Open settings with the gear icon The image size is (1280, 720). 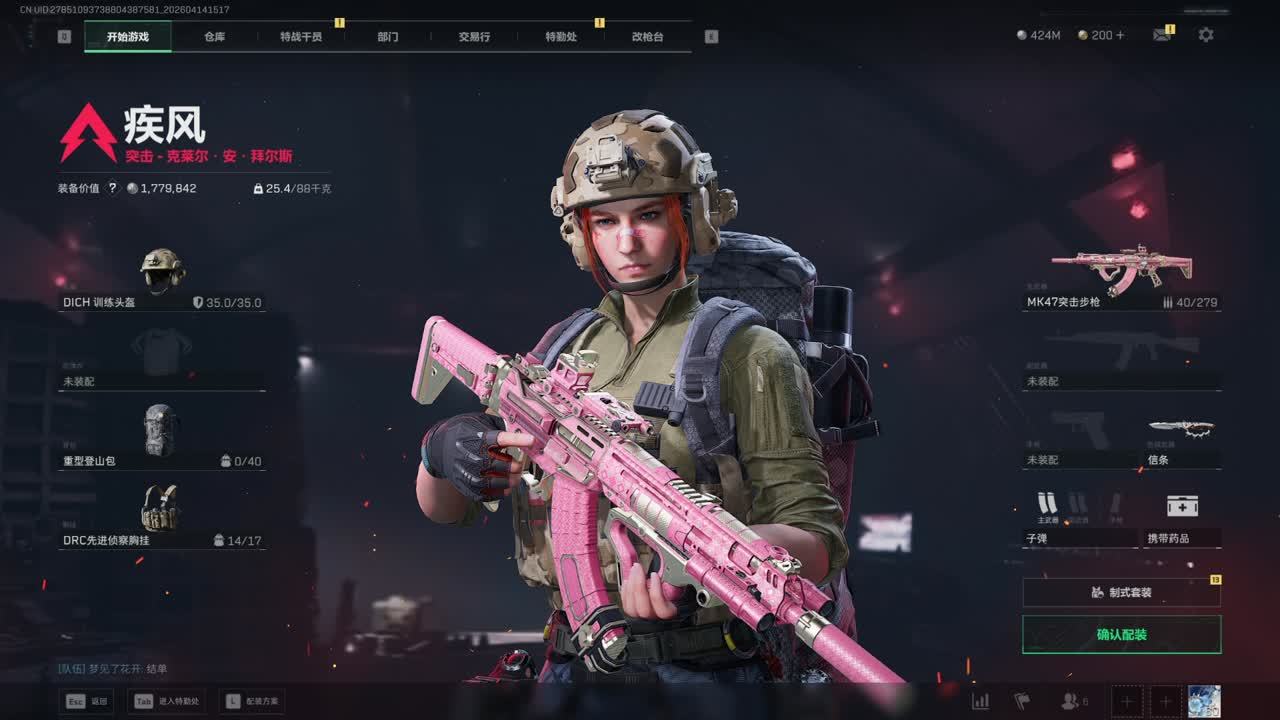point(1206,35)
